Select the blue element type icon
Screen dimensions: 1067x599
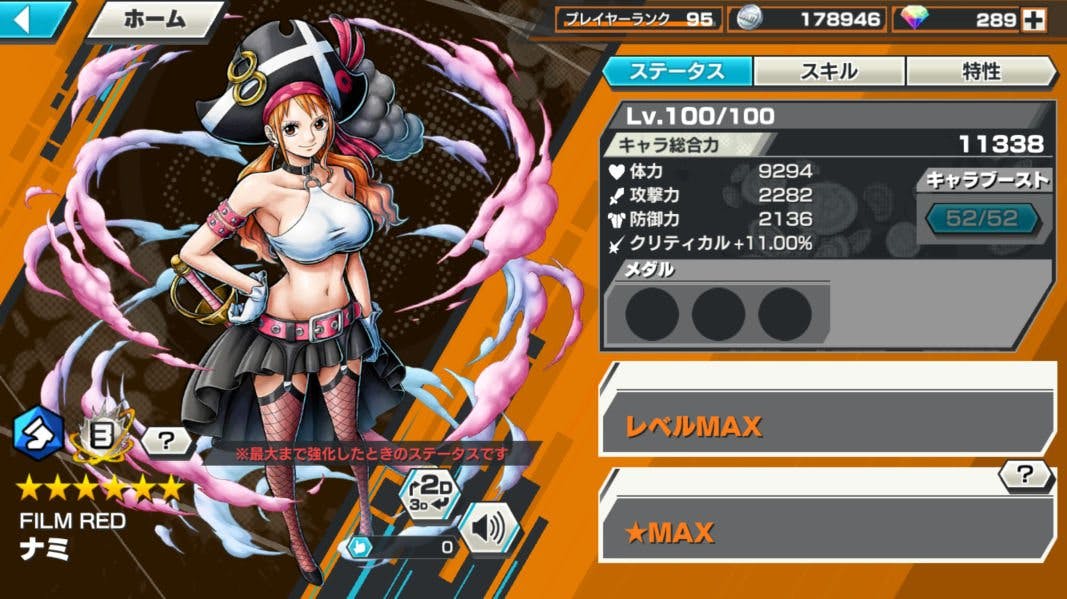pyautogui.click(x=38, y=432)
